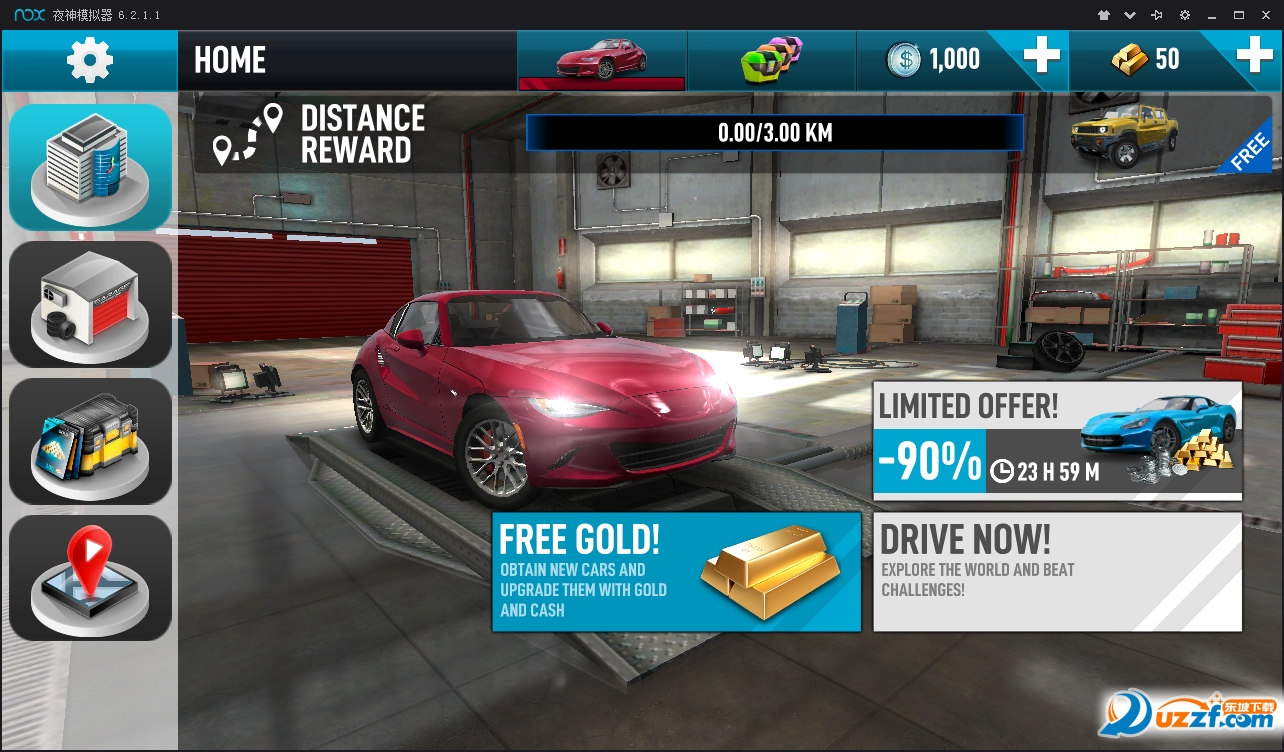Switch to the HOME tab
The image size is (1284, 752).
[x=230, y=60]
